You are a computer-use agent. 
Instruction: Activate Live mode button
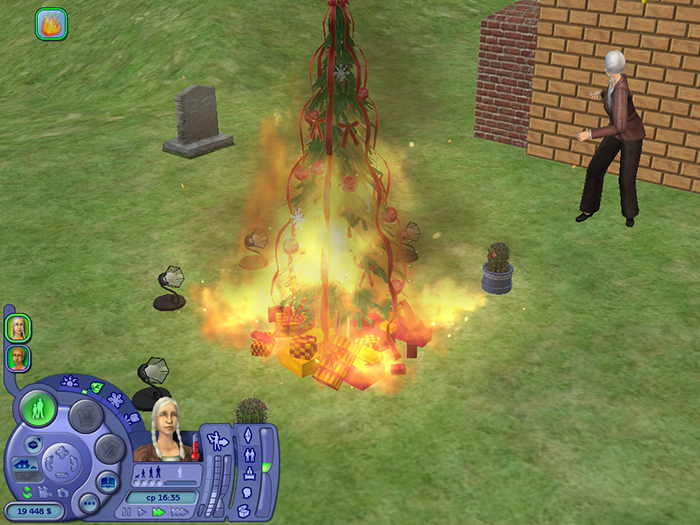pos(38,410)
